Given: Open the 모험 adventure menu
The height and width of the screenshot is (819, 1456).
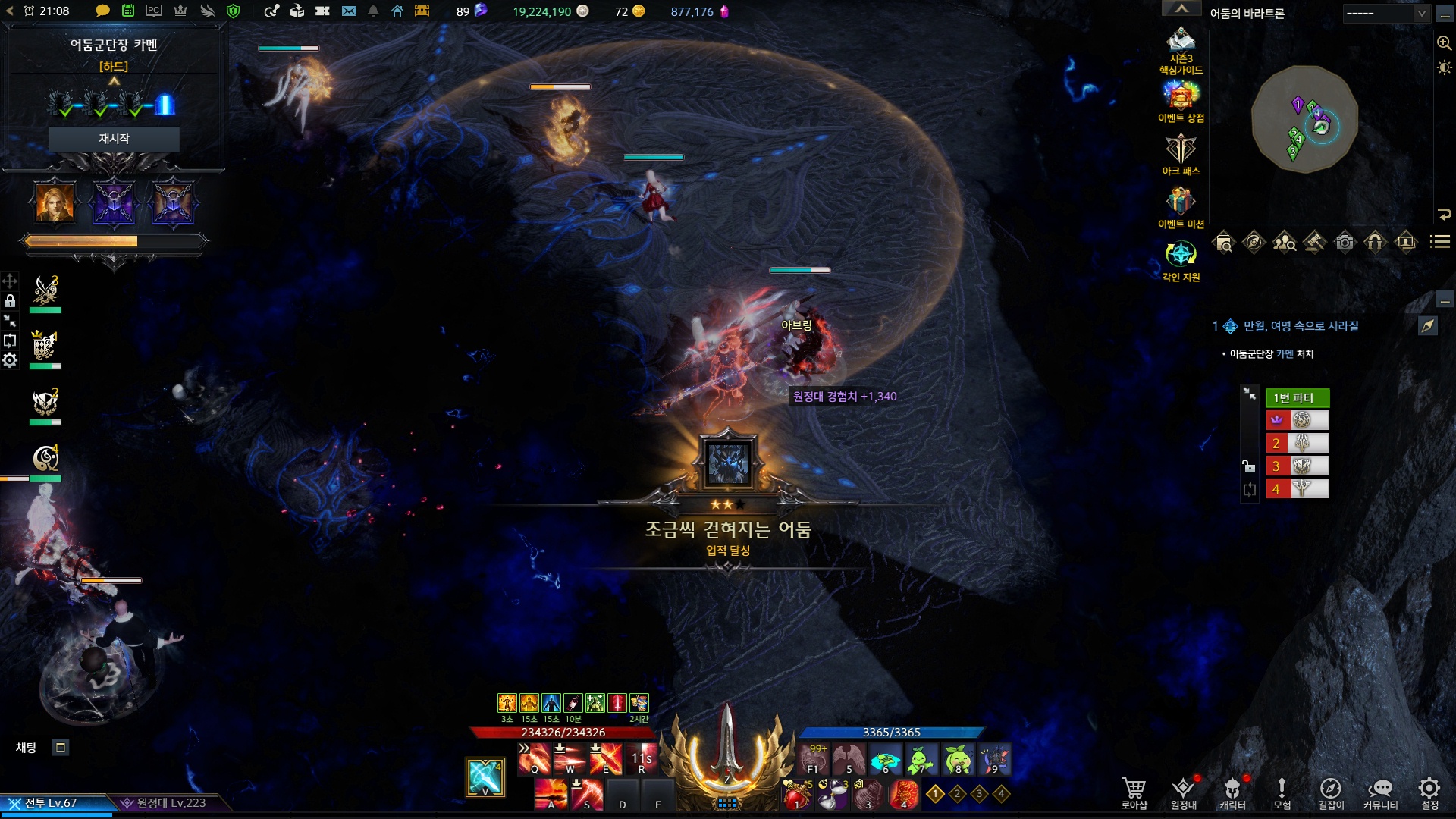Looking at the screenshot, I should [1282, 792].
